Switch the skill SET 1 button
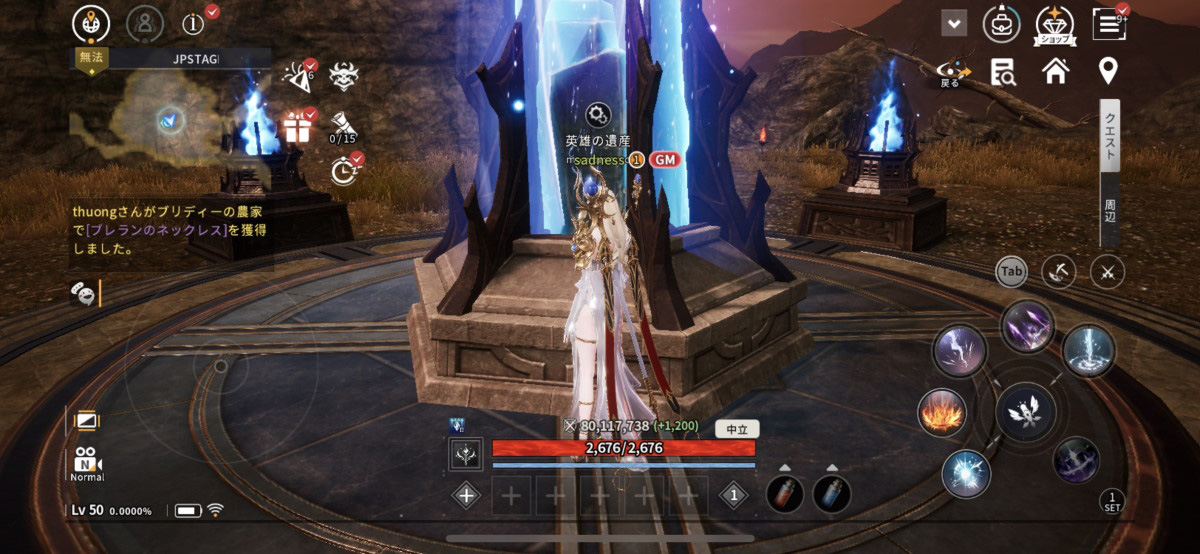Image resolution: width=1200 pixels, height=554 pixels. [x=1111, y=500]
